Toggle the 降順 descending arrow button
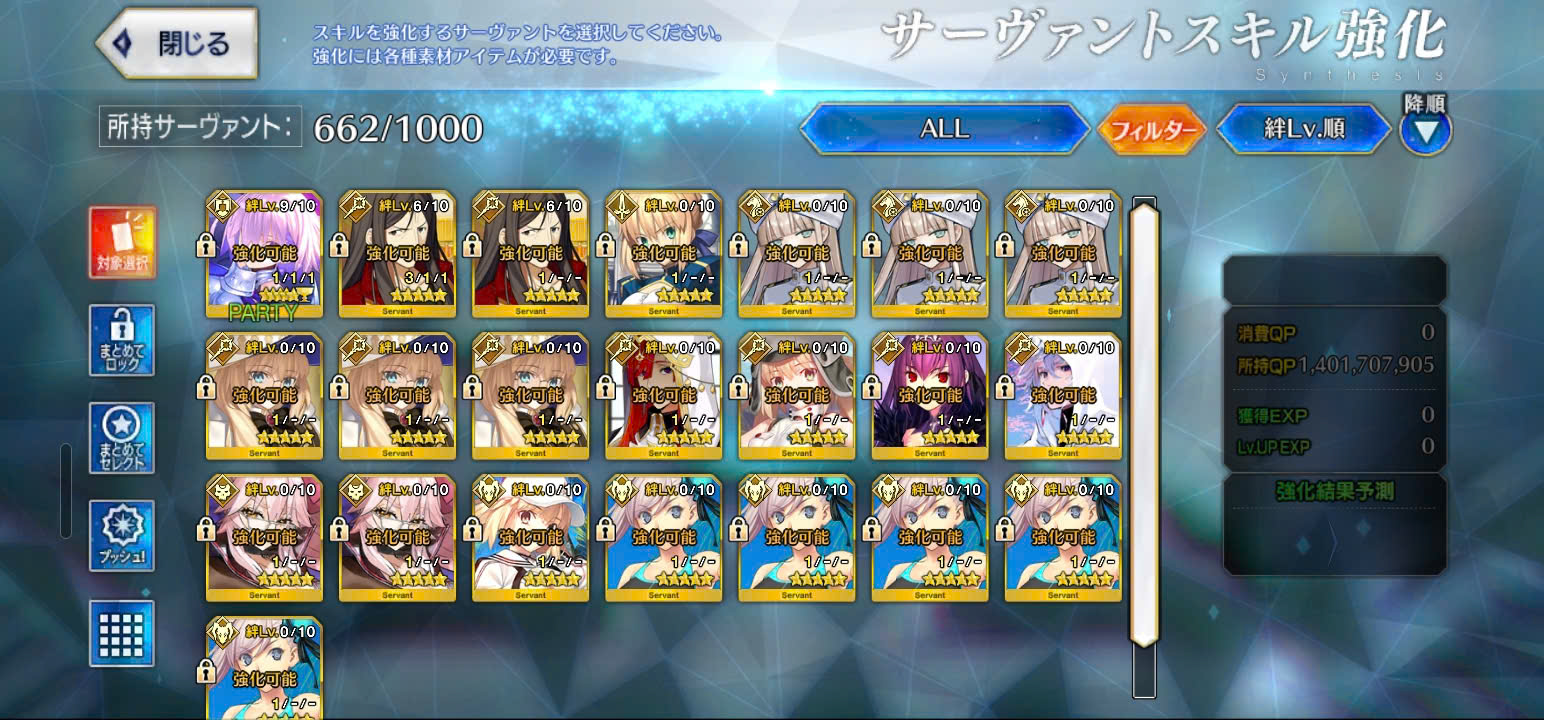 tap(1425, 131)
